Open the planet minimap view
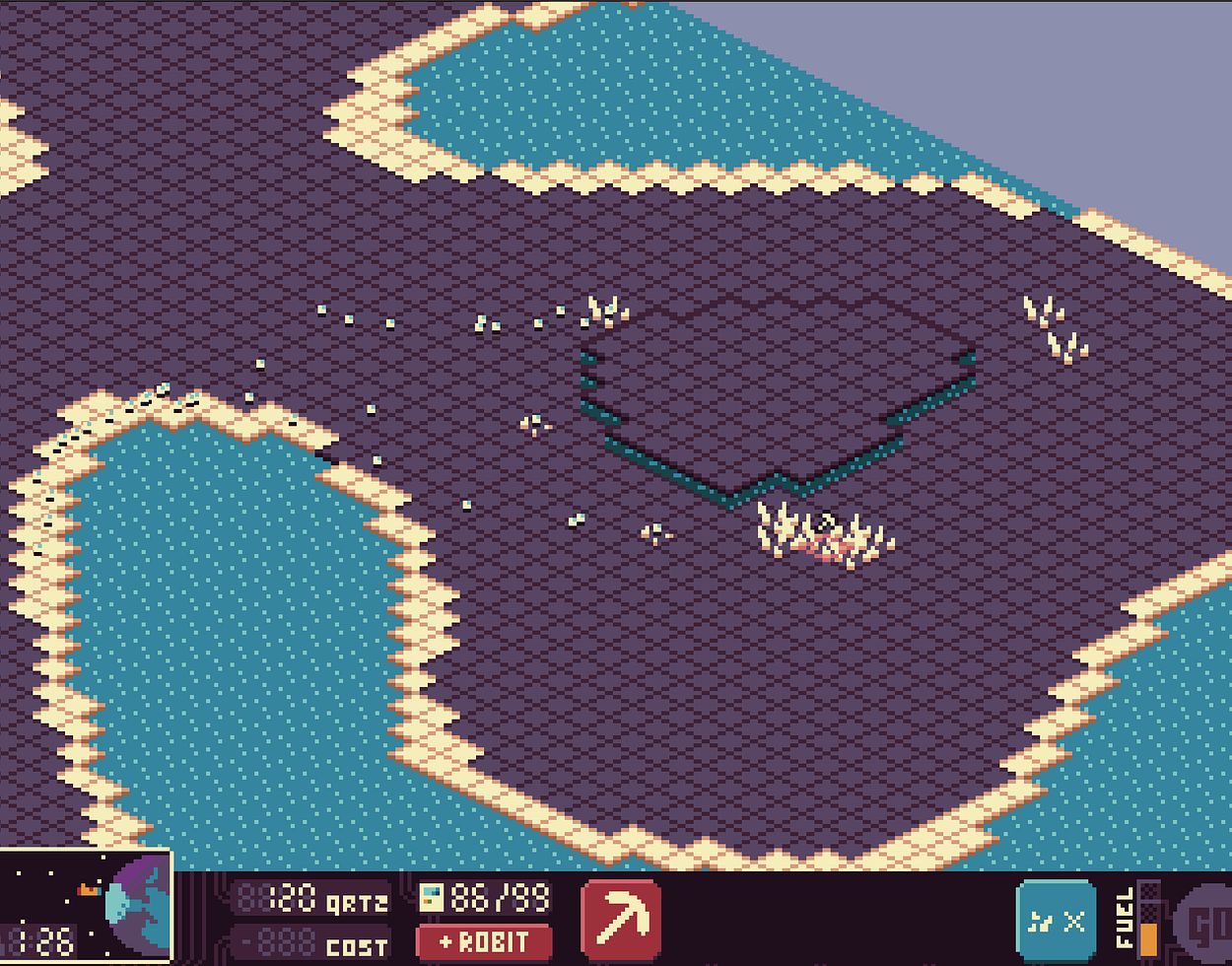This screenshot has width=1232, height=966. (86, 907)
